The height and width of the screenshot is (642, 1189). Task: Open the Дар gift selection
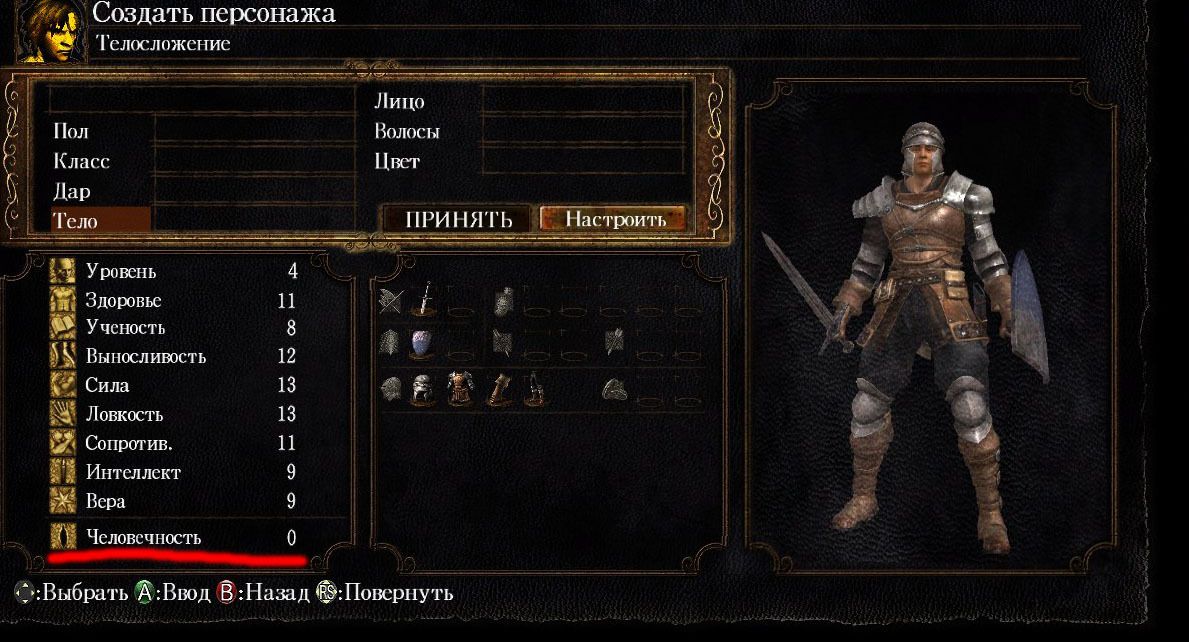(71, 191)
